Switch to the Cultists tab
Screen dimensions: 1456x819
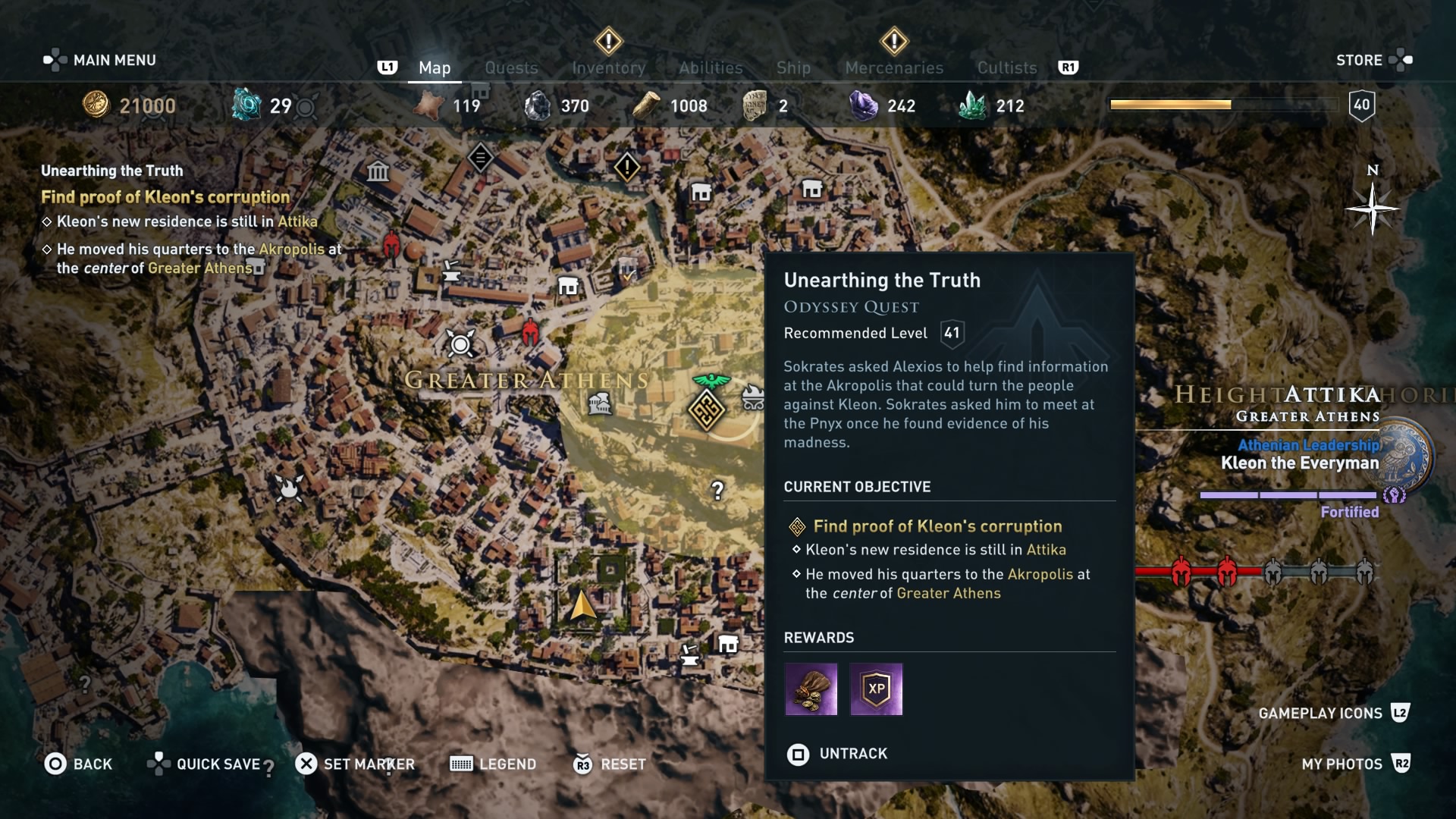pos(1006,67)
